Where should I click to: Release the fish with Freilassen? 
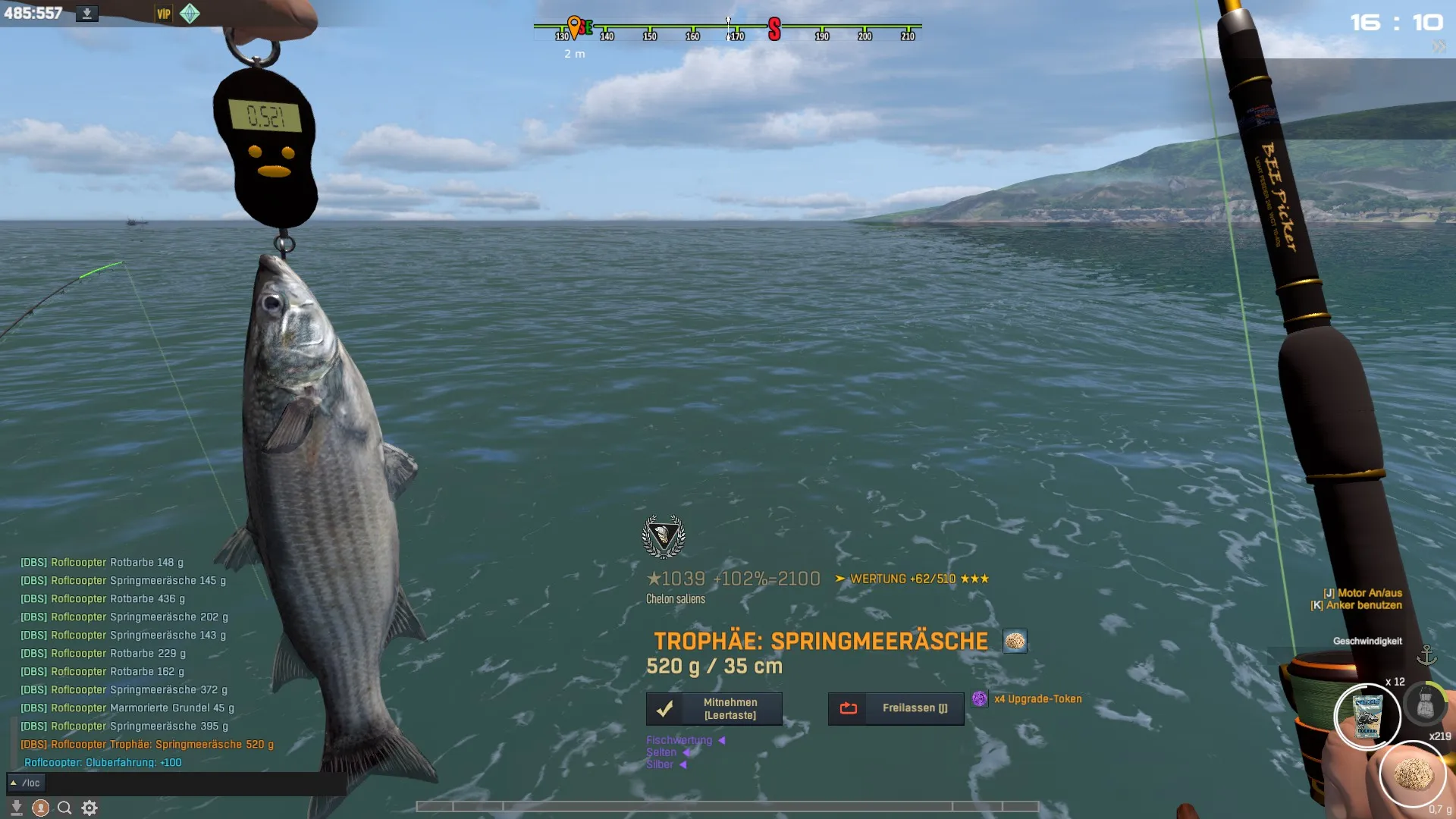click(896, 708)
